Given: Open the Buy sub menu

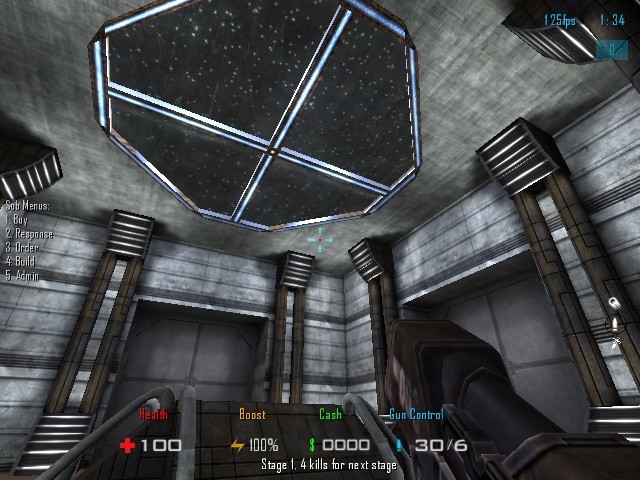Looking at the screenshot, I should 18,219.
